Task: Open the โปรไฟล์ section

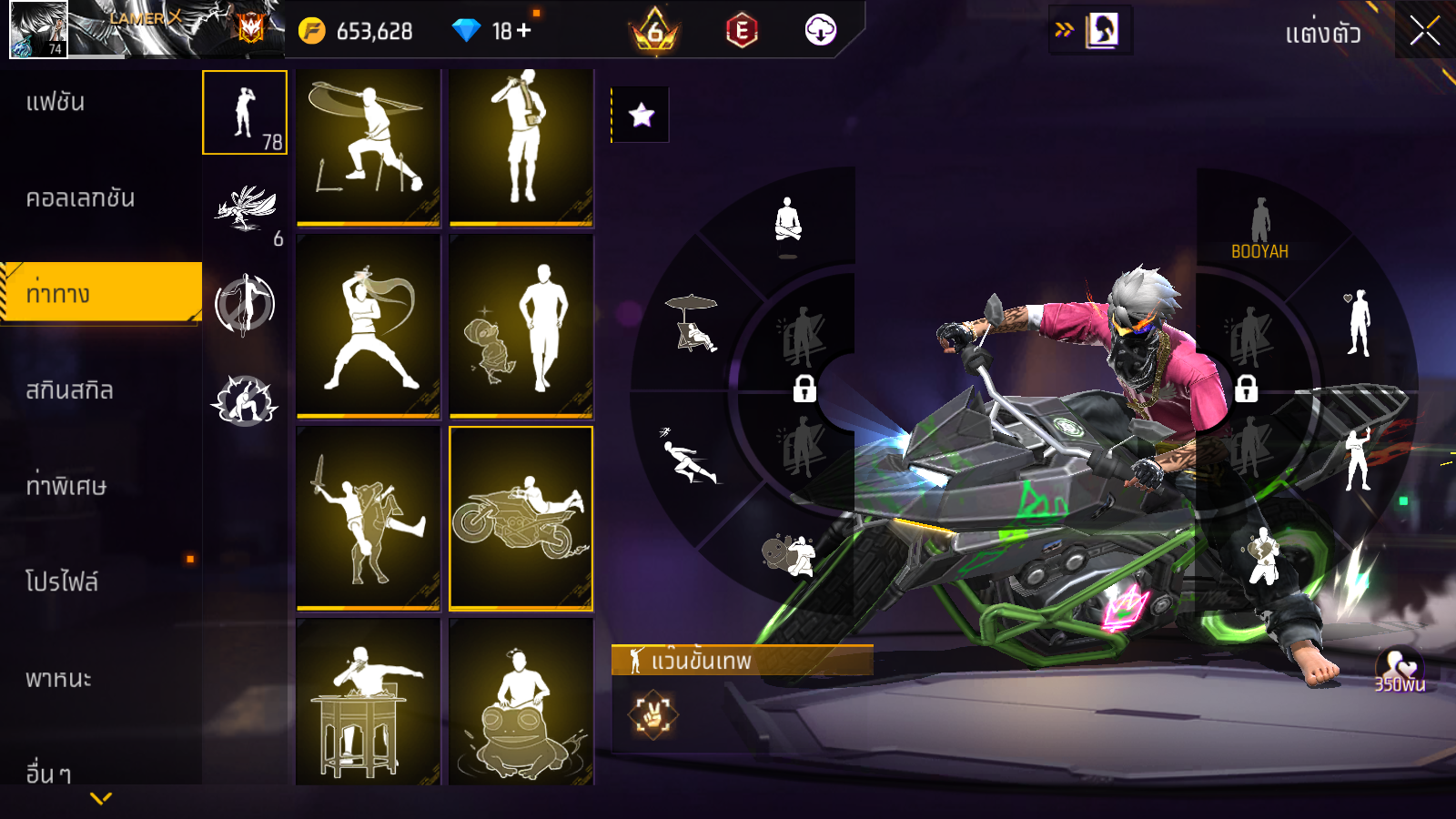Action: pyautogui.click(x=62, y=582)
